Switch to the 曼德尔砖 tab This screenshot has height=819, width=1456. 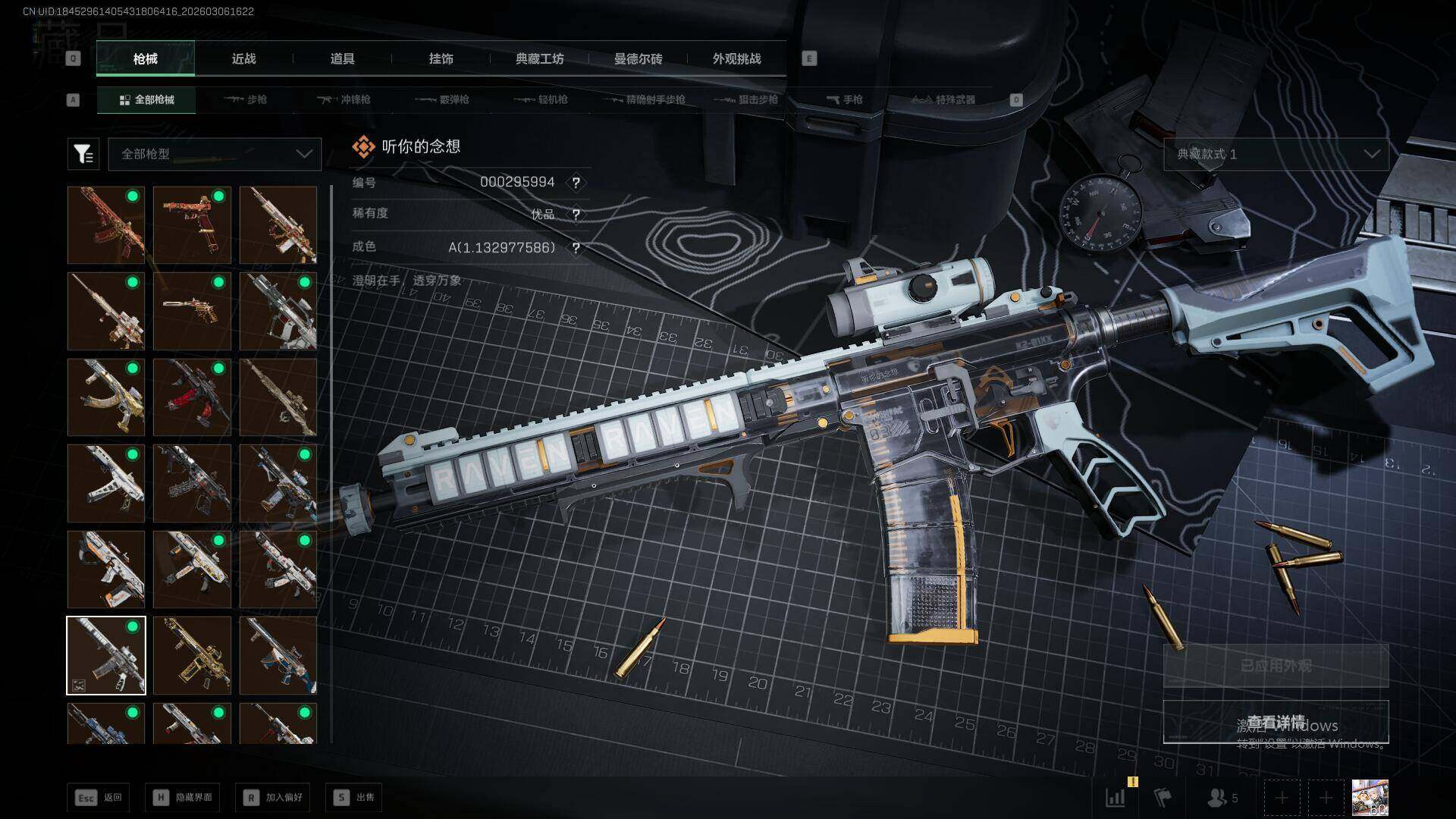pos(638,58)
